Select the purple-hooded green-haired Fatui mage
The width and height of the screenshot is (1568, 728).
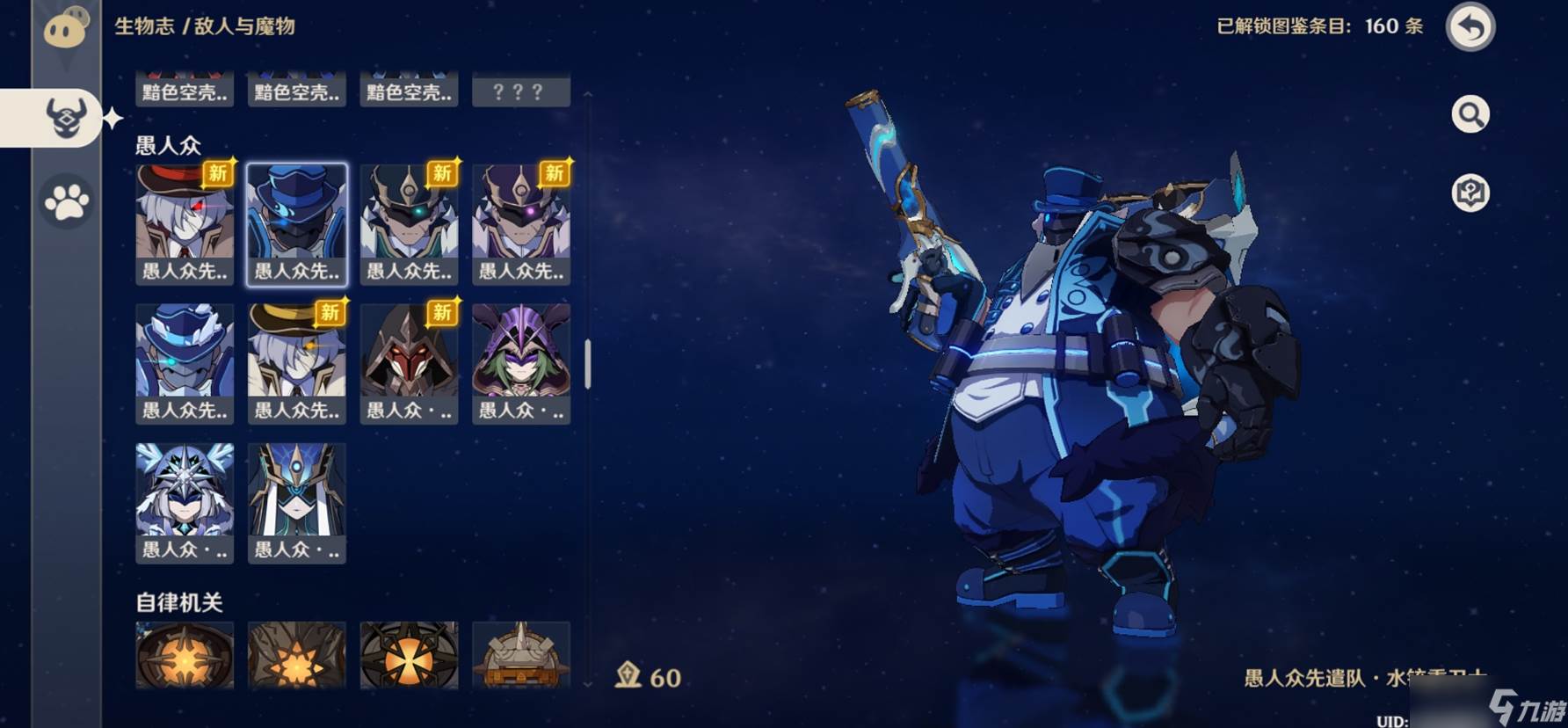point(521,363)
